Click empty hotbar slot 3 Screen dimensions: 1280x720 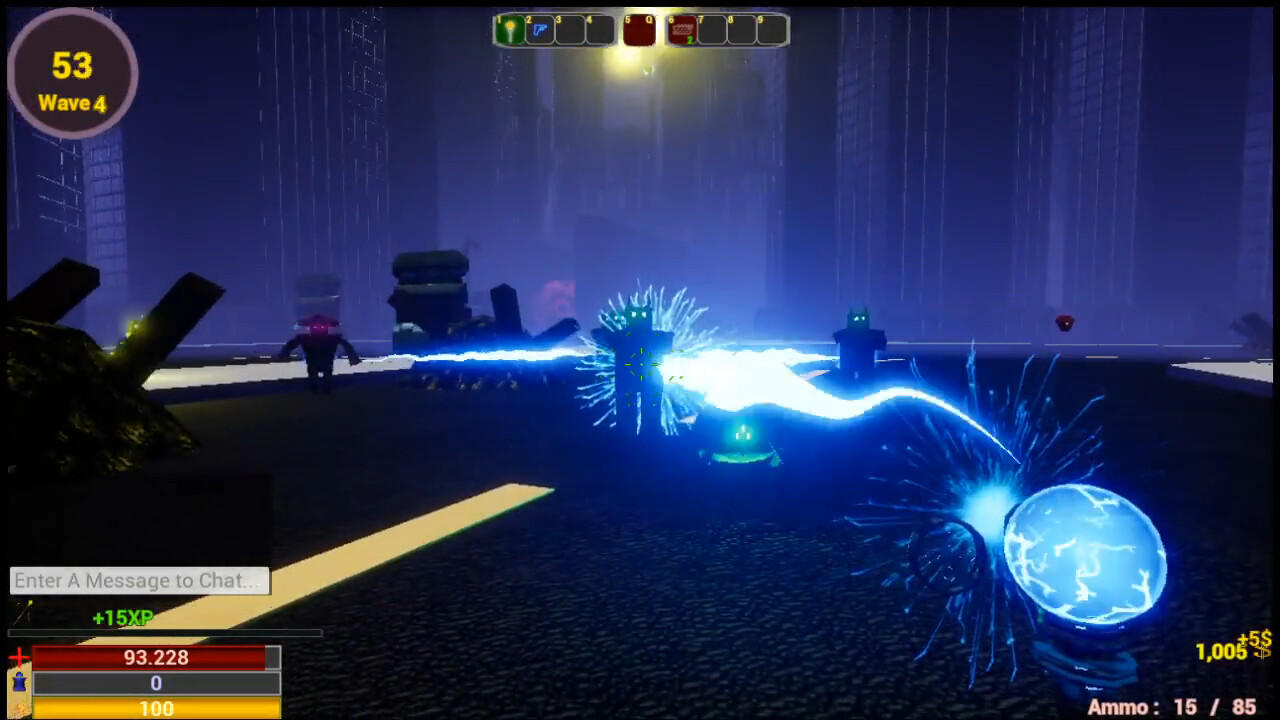(571, 30)
